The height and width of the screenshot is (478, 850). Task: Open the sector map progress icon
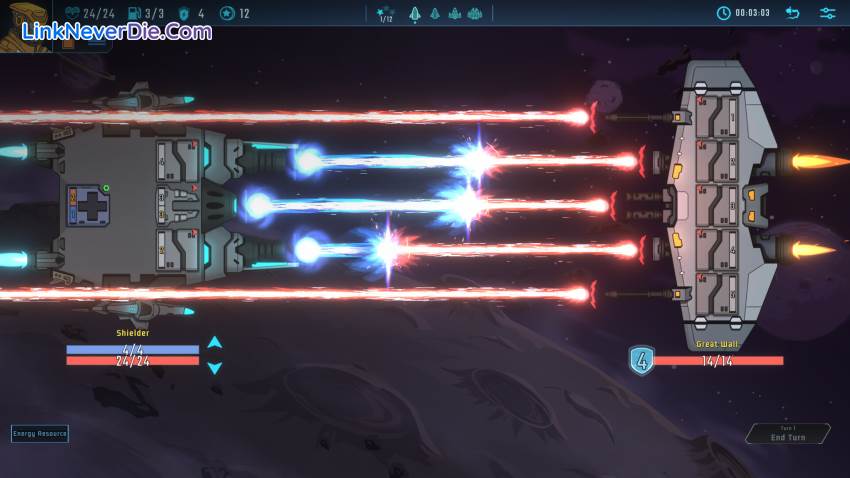385,14
